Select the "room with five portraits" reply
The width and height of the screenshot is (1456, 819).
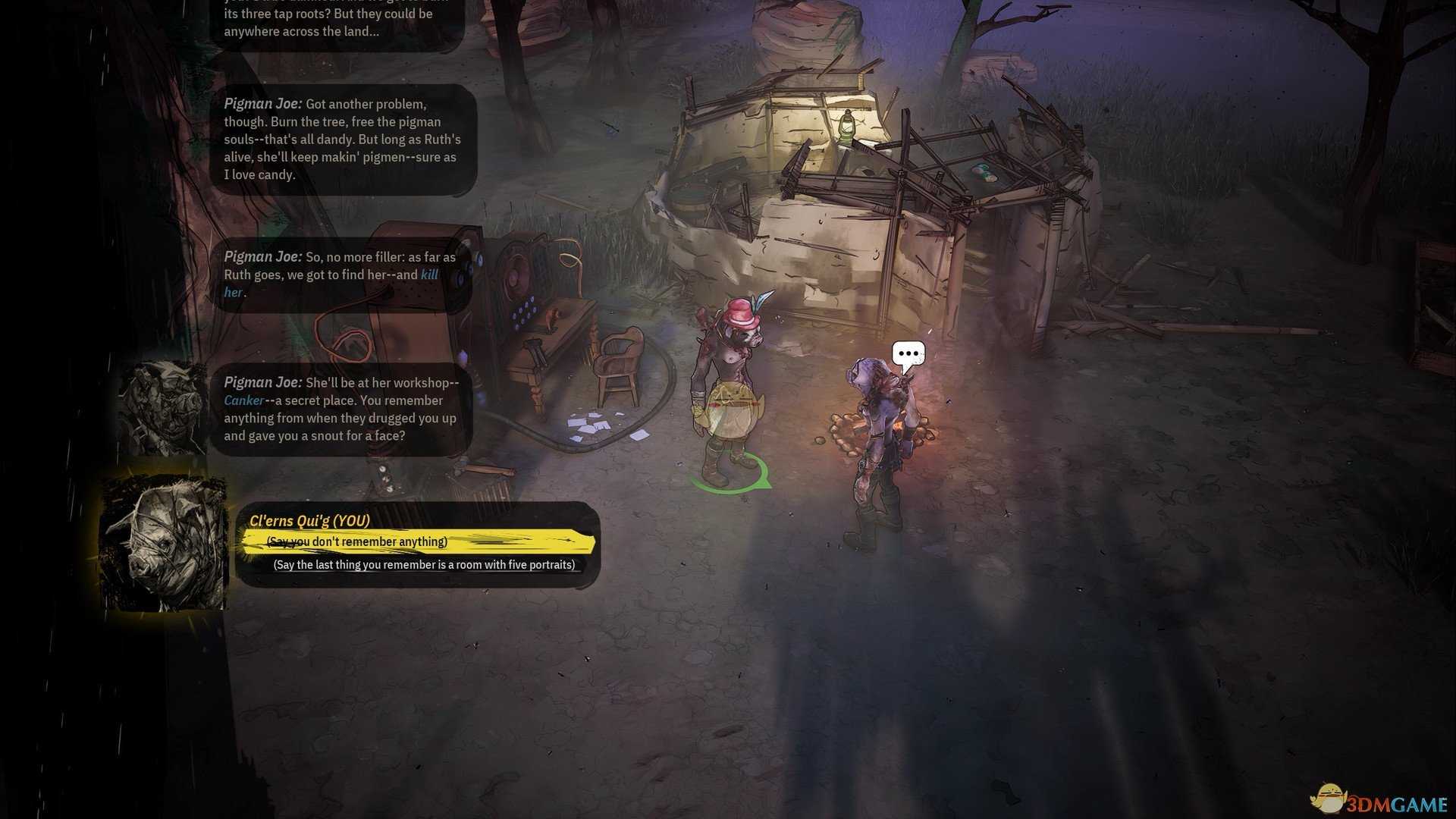[424, 565]
